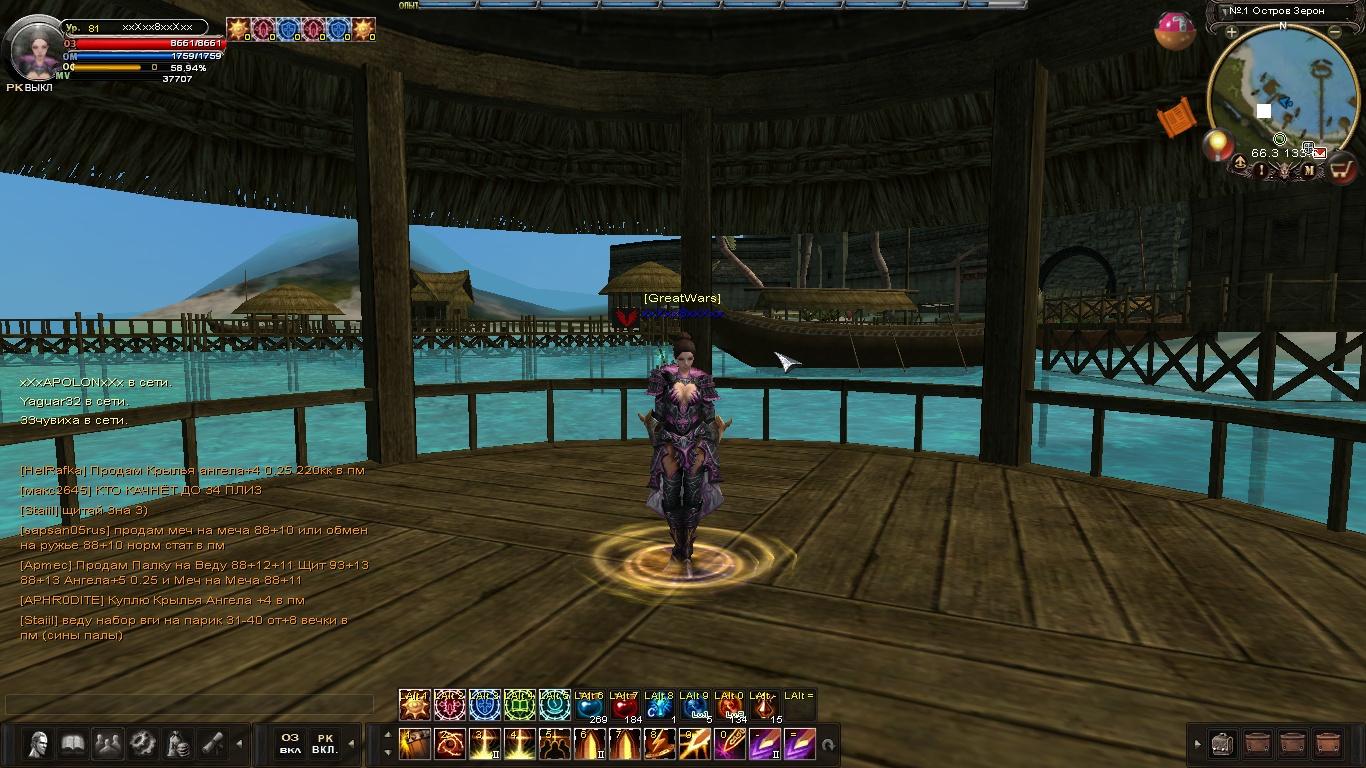Toggle the ОЗ ВКЛ button
This screenshot has width=1366, height=768.
(x=290, y=744)
